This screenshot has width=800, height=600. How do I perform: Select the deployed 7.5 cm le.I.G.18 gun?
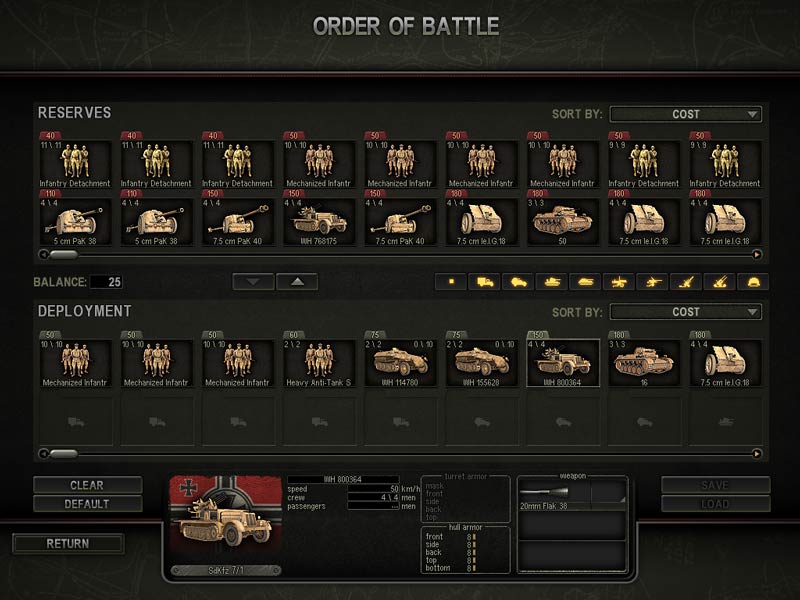726,362
